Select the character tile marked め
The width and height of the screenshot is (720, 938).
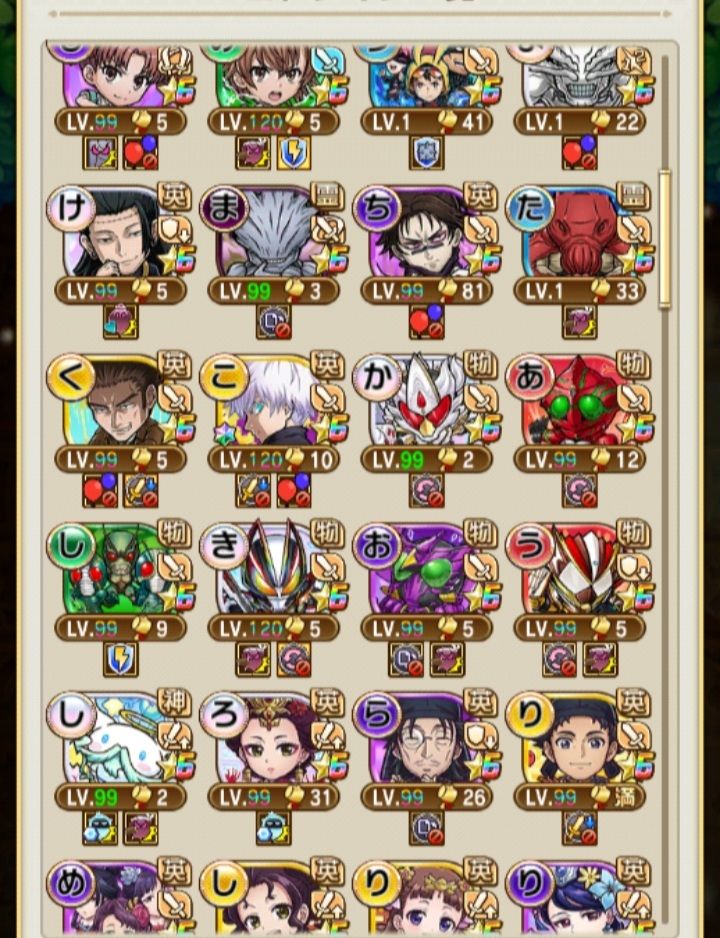(119, 898)
